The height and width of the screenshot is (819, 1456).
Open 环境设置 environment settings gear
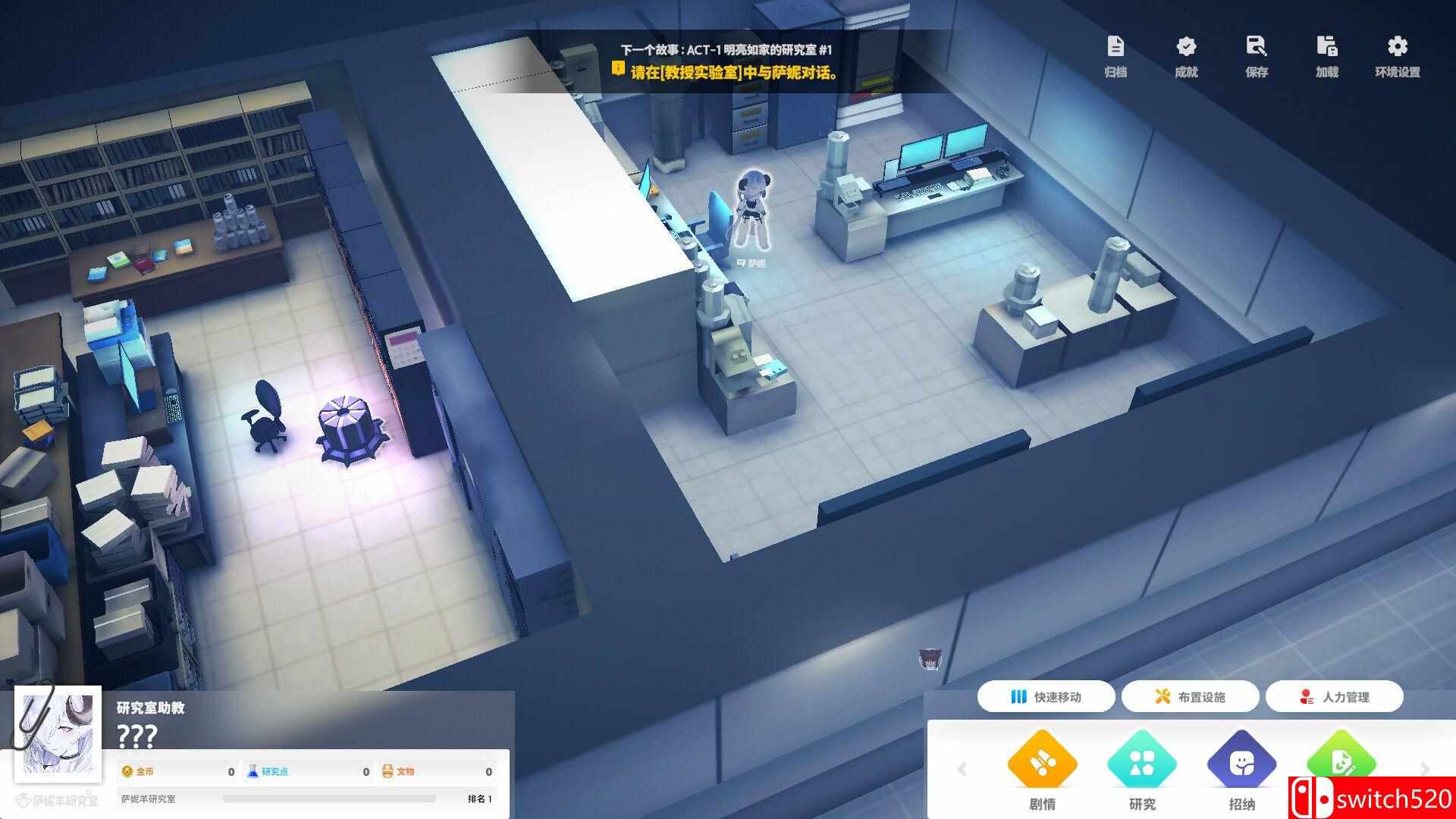[x=1398, y=57]
